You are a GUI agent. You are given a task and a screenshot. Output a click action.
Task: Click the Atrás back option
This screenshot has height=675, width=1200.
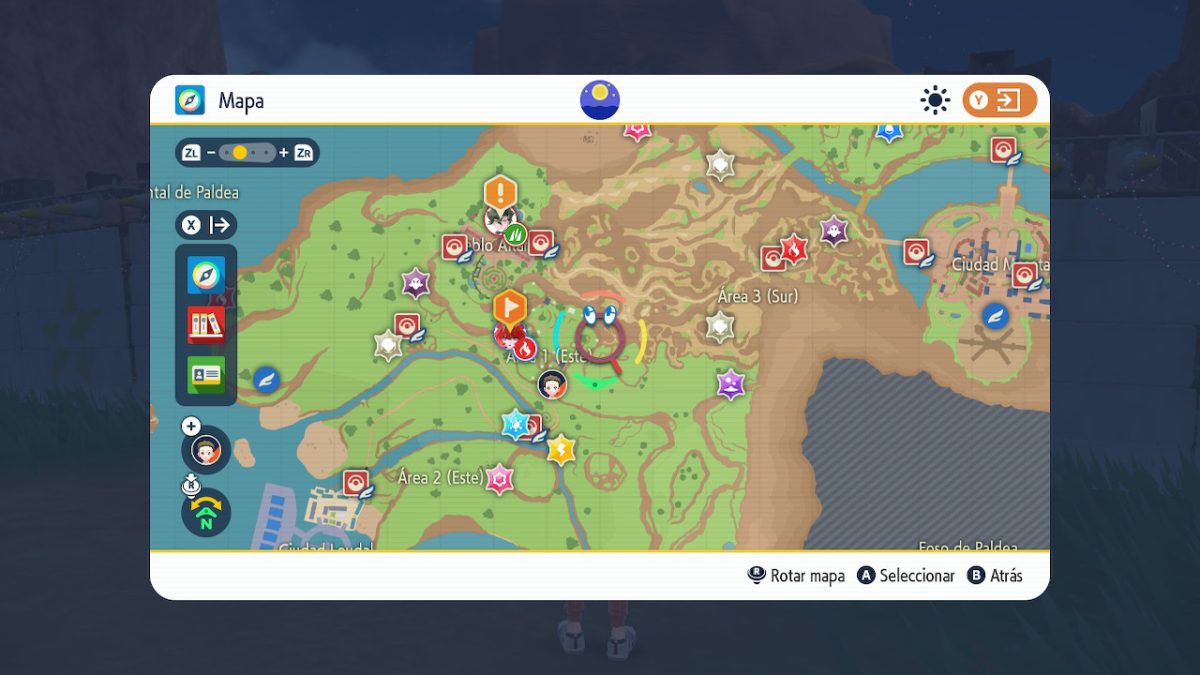tap(995, 576)
